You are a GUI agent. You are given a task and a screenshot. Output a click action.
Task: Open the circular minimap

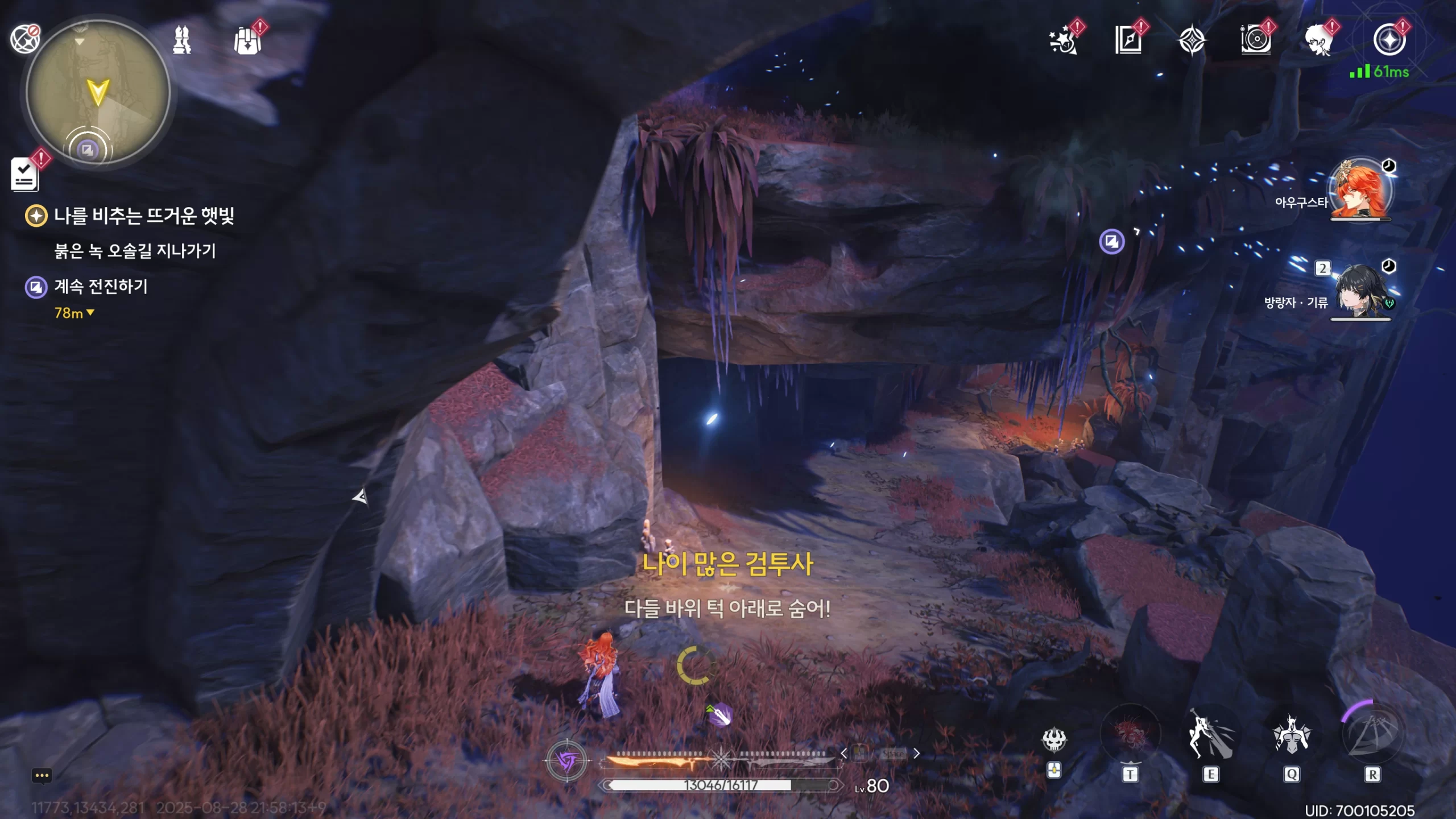click(x=98, y=92)
